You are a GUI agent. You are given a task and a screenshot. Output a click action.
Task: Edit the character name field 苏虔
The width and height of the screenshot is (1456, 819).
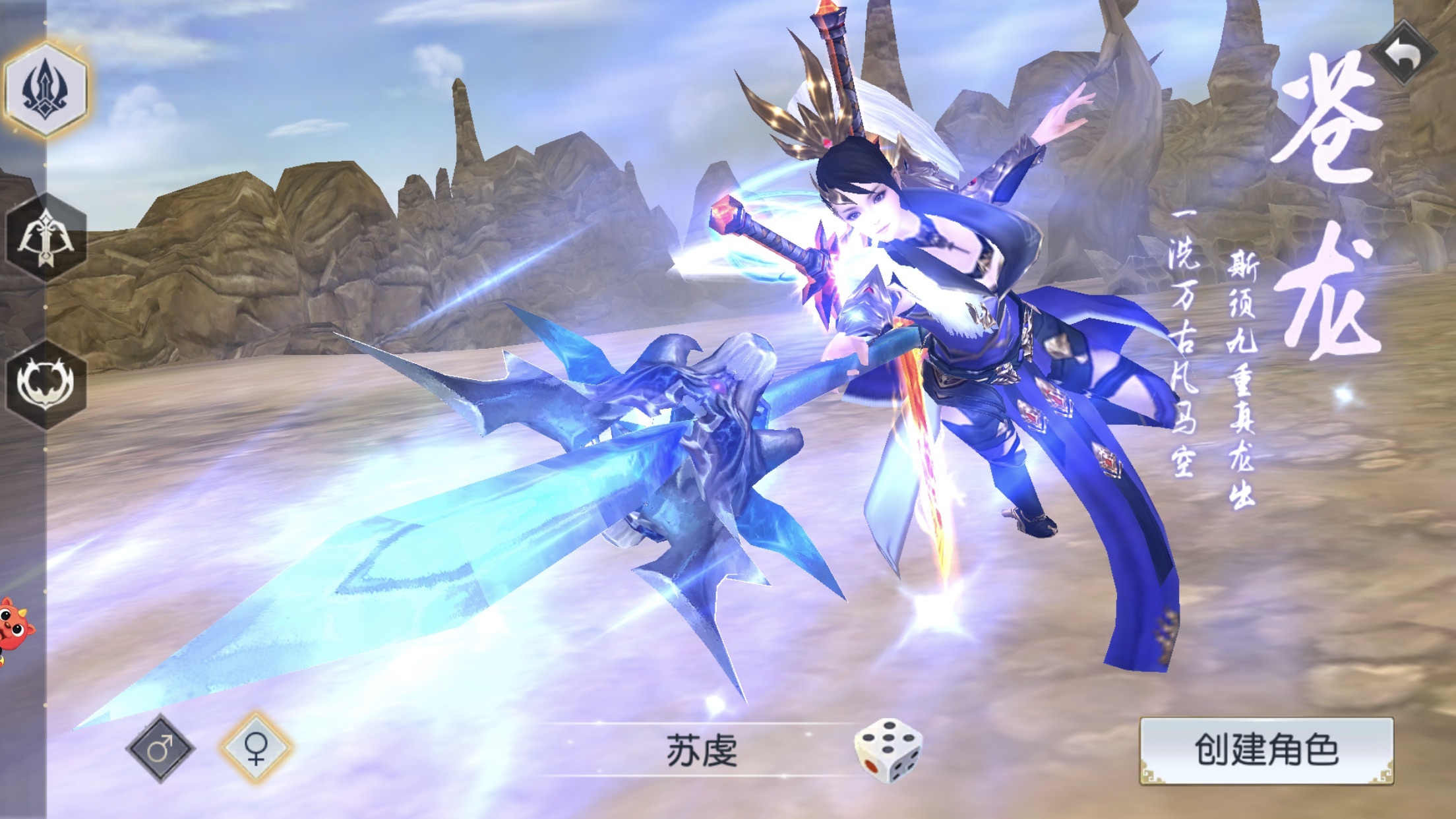coord(702,752)
